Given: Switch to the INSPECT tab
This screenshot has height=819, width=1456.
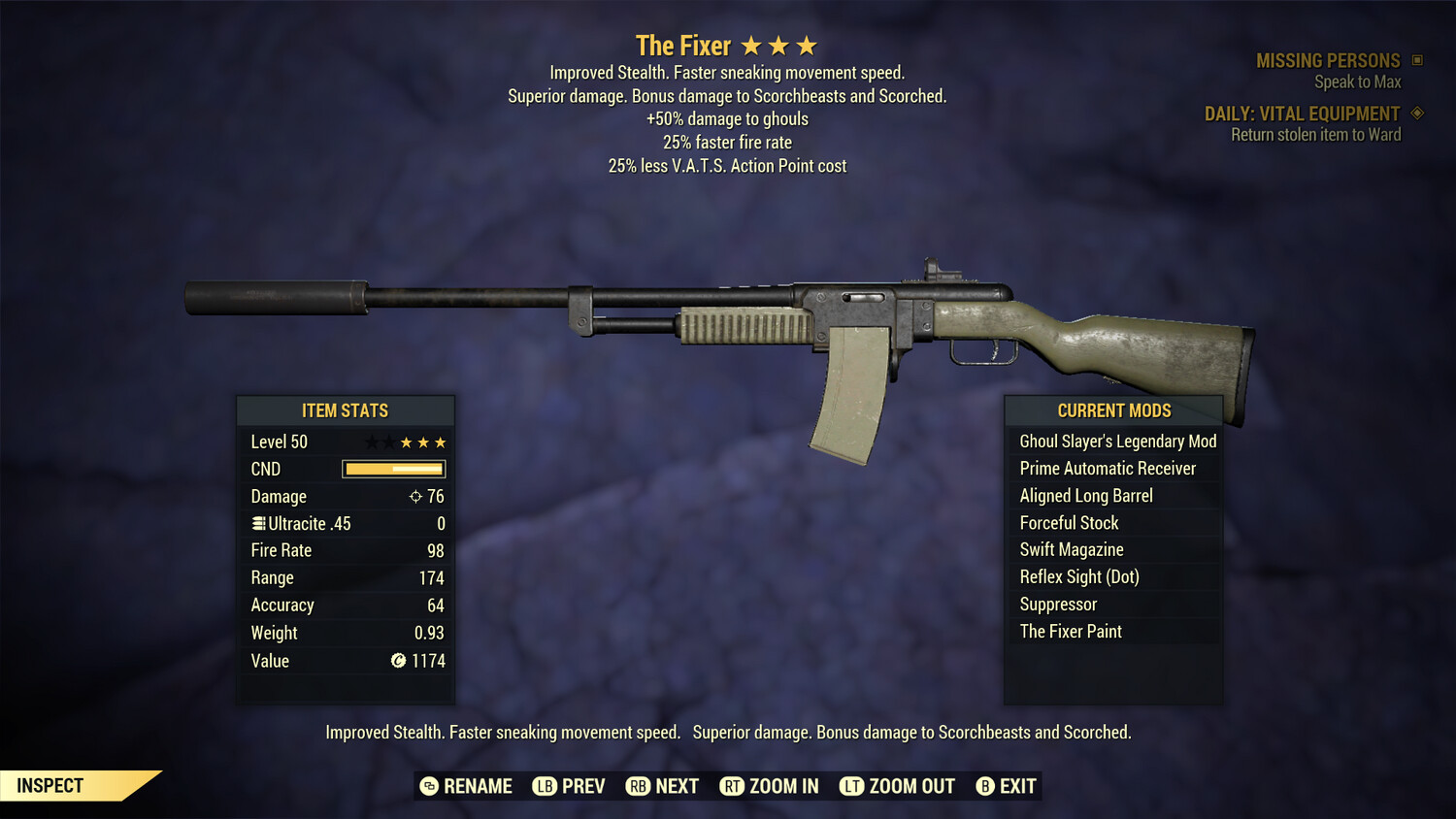Looking at the screenshot, I should [x=50, y=785].
